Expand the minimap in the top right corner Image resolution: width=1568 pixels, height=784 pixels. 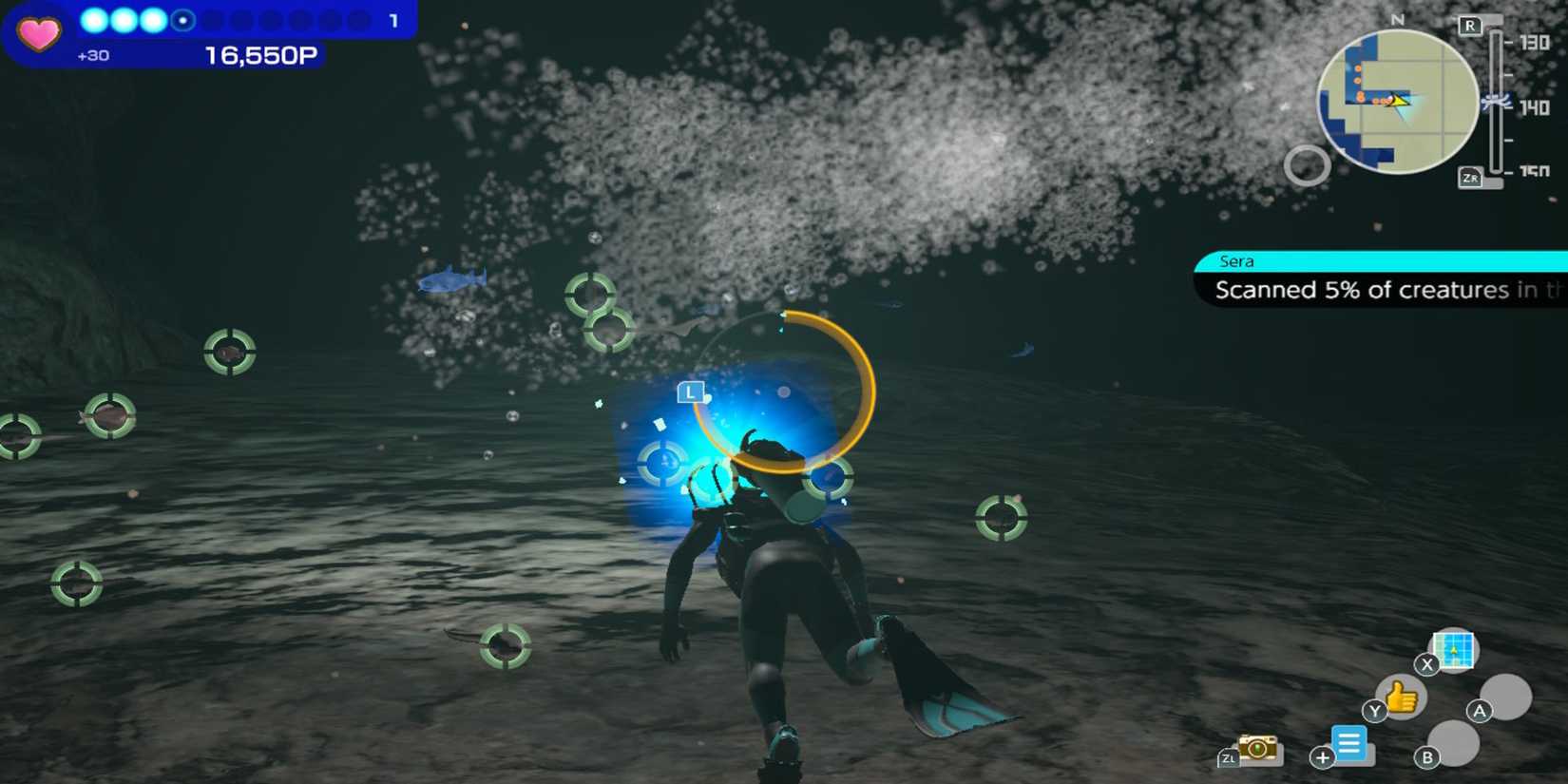coord(1396,100)
